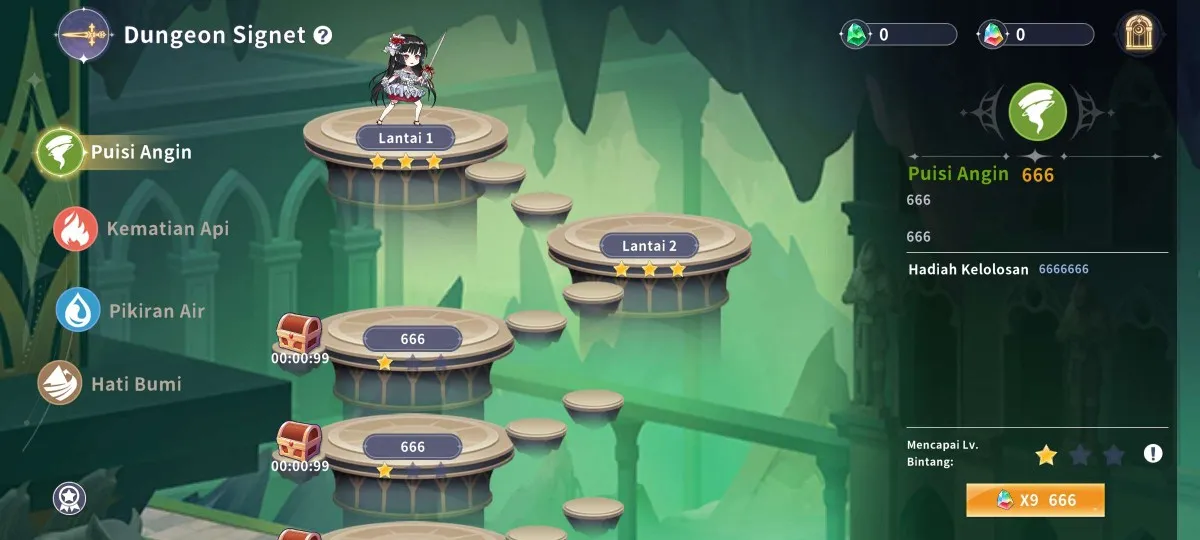Switch to the Kematian Api tab

[x=143, y=229]
